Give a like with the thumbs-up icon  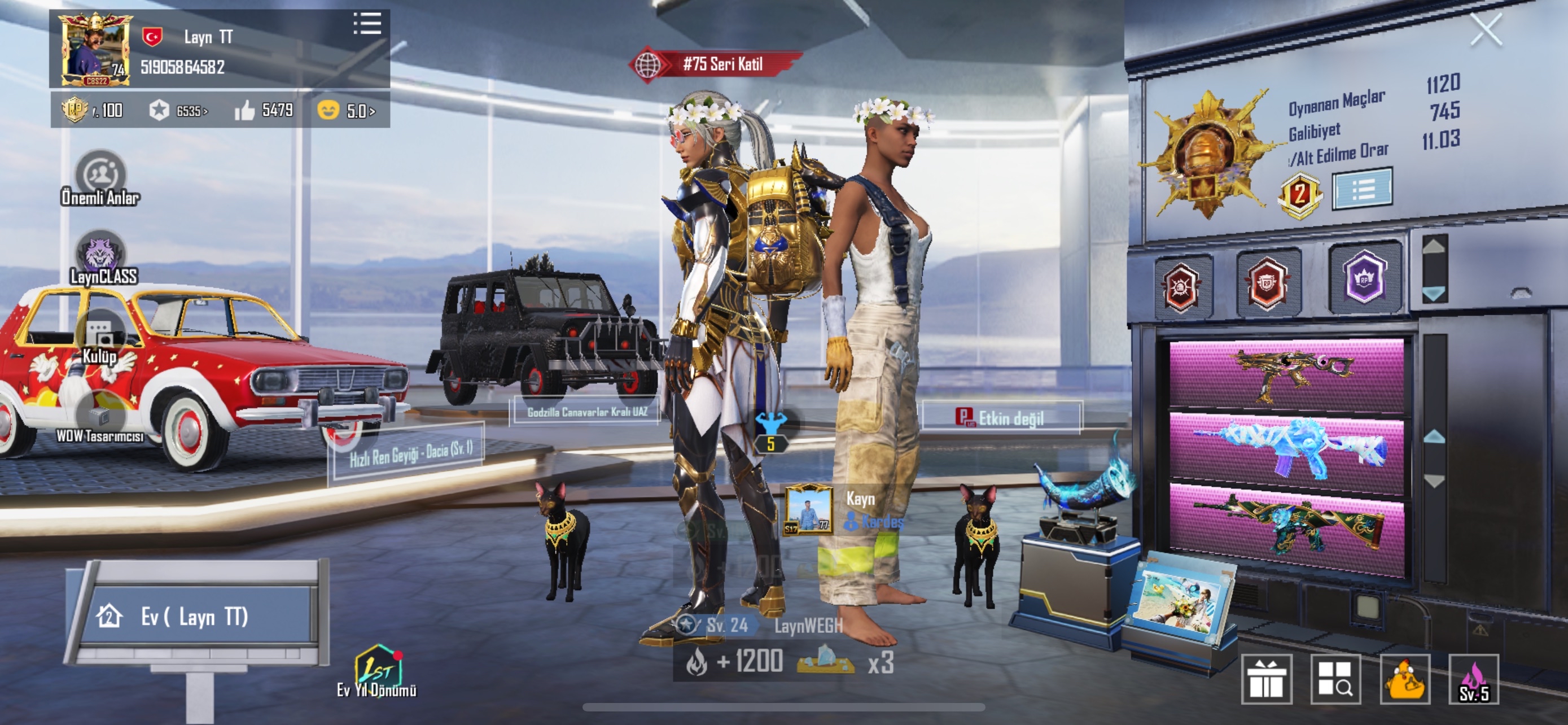pos(245,111)
